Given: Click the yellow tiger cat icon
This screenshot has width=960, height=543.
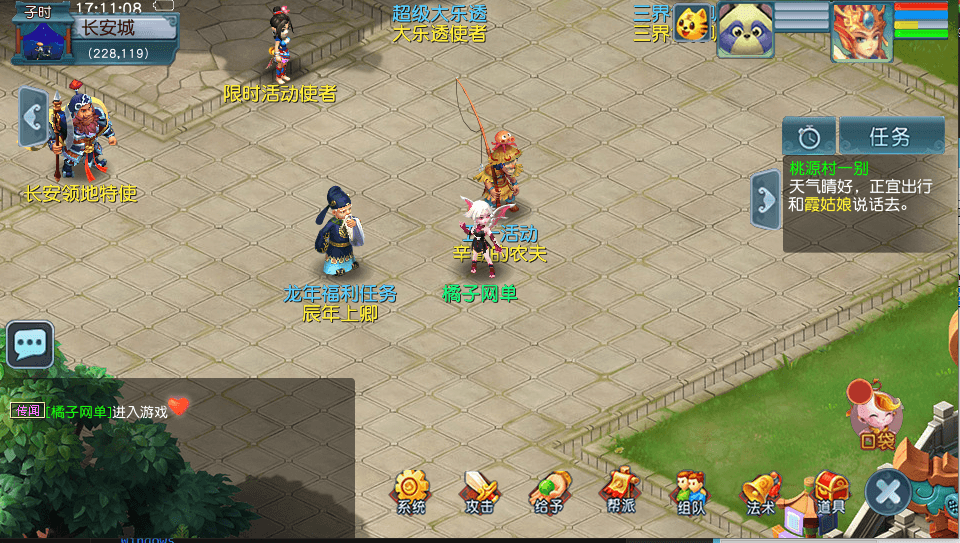Looking at the screenshot, I should tap(692, 22).
